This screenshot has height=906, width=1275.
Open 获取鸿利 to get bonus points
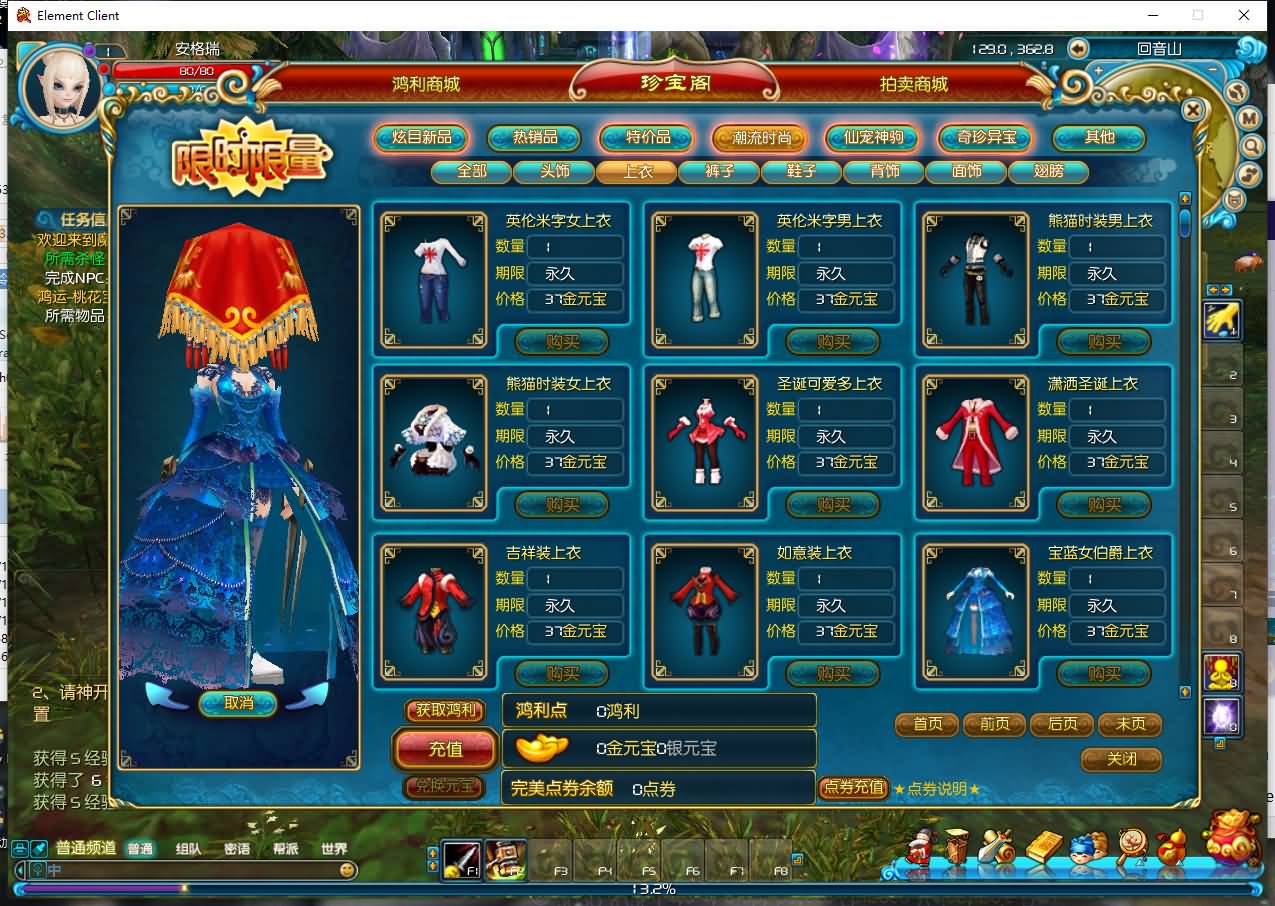(x=446, y=710)
